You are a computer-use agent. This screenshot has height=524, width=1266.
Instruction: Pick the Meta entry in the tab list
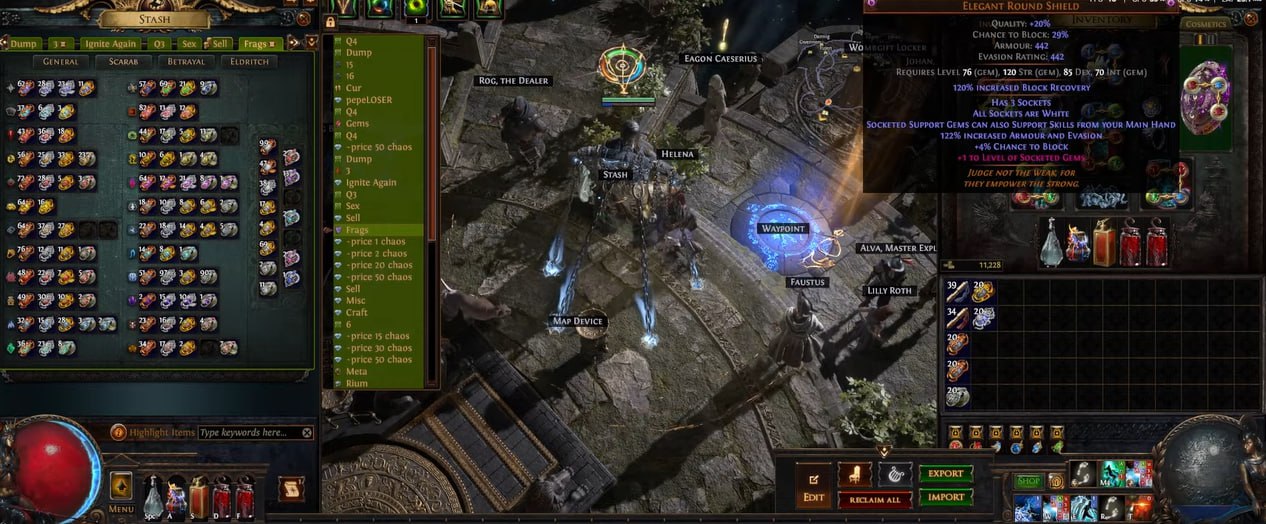tap(357, 371)
